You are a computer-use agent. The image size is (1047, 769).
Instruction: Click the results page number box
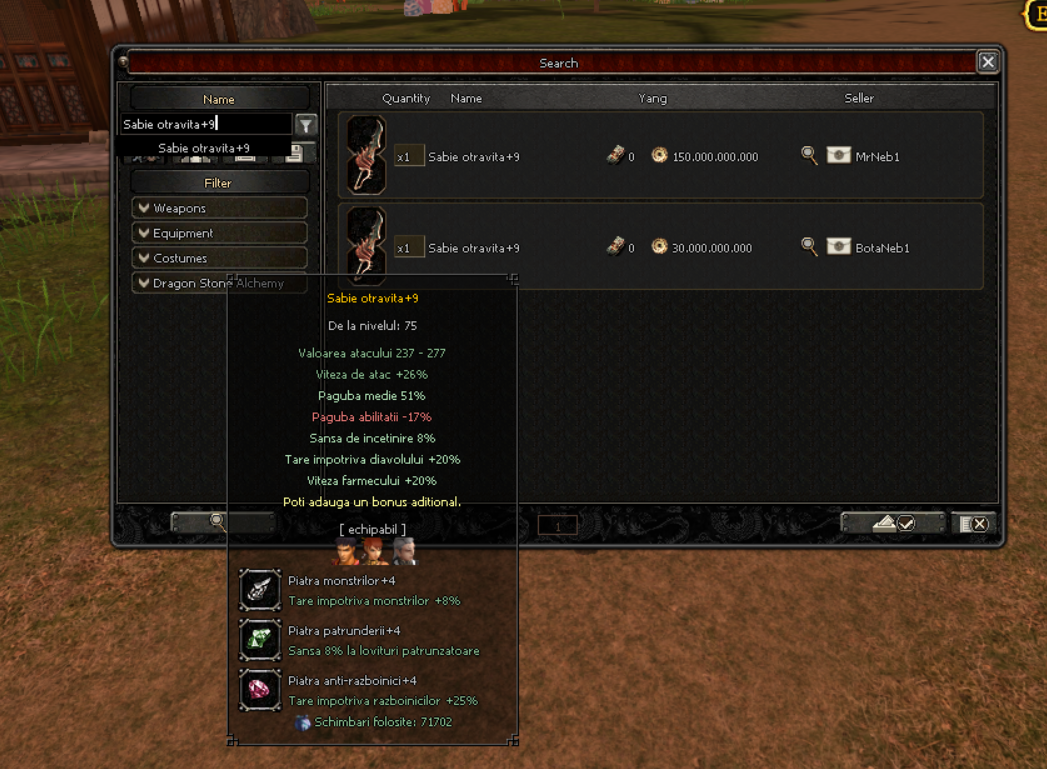558,525
